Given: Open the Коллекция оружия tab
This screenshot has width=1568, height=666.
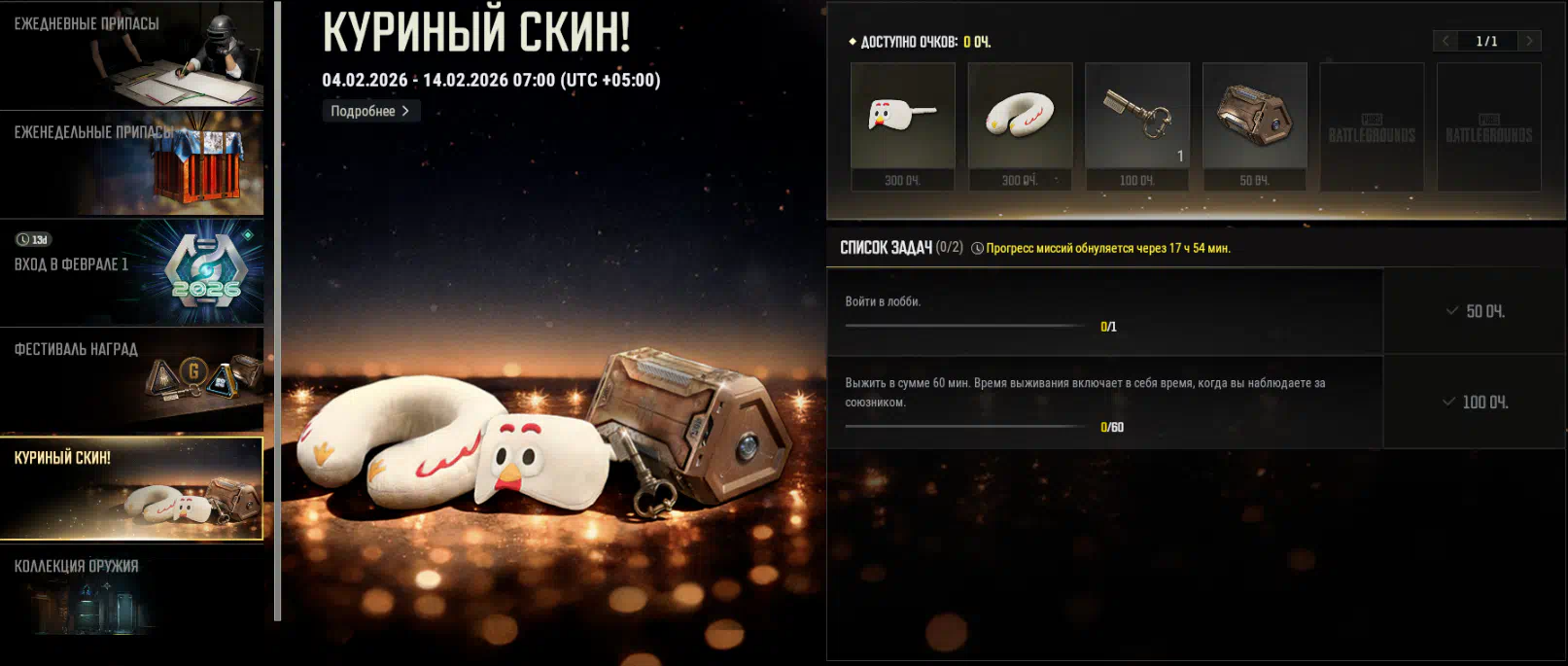Looking at the screenshot, I should pos(131,593).
